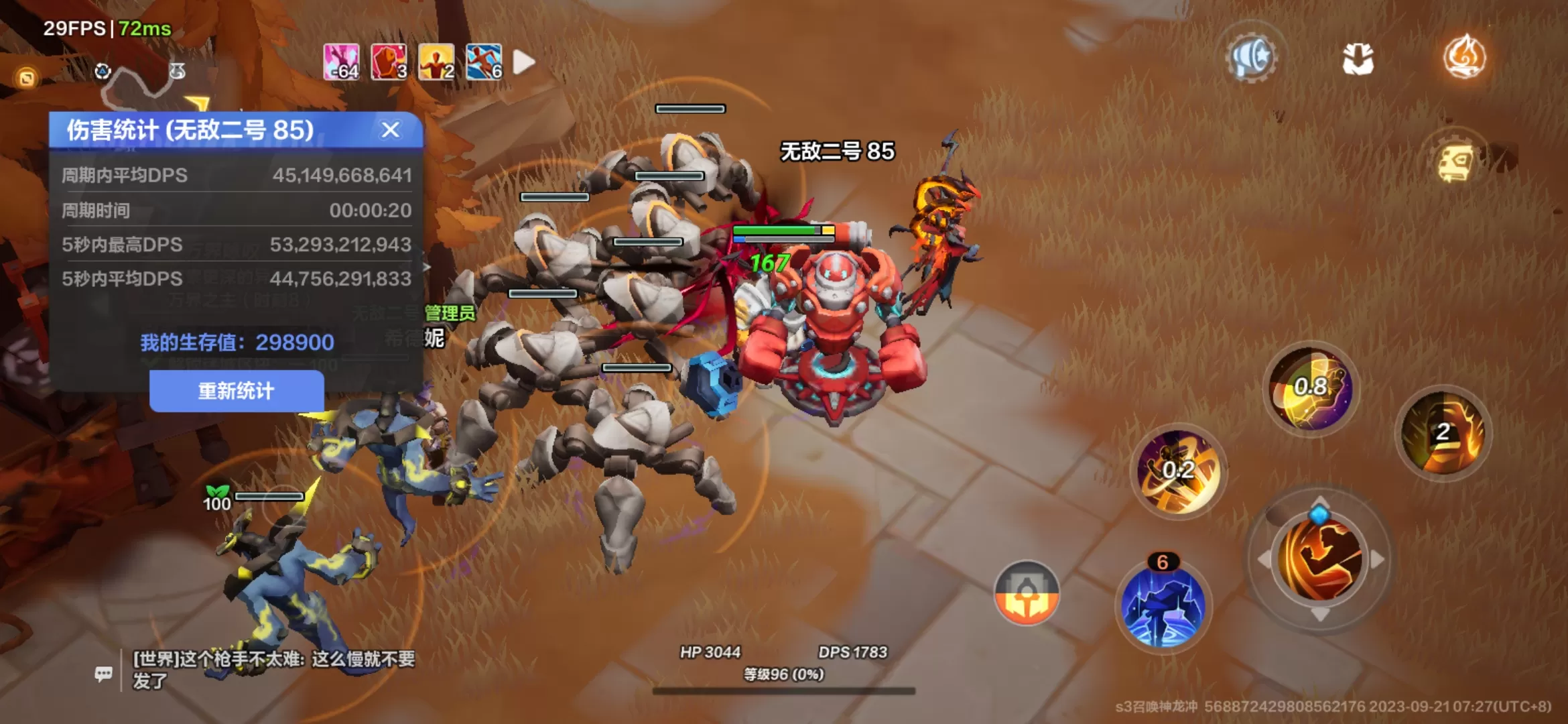Expand the buff list with the white arrow
This screenshot has width=1568, height=724.
(523, 62)
